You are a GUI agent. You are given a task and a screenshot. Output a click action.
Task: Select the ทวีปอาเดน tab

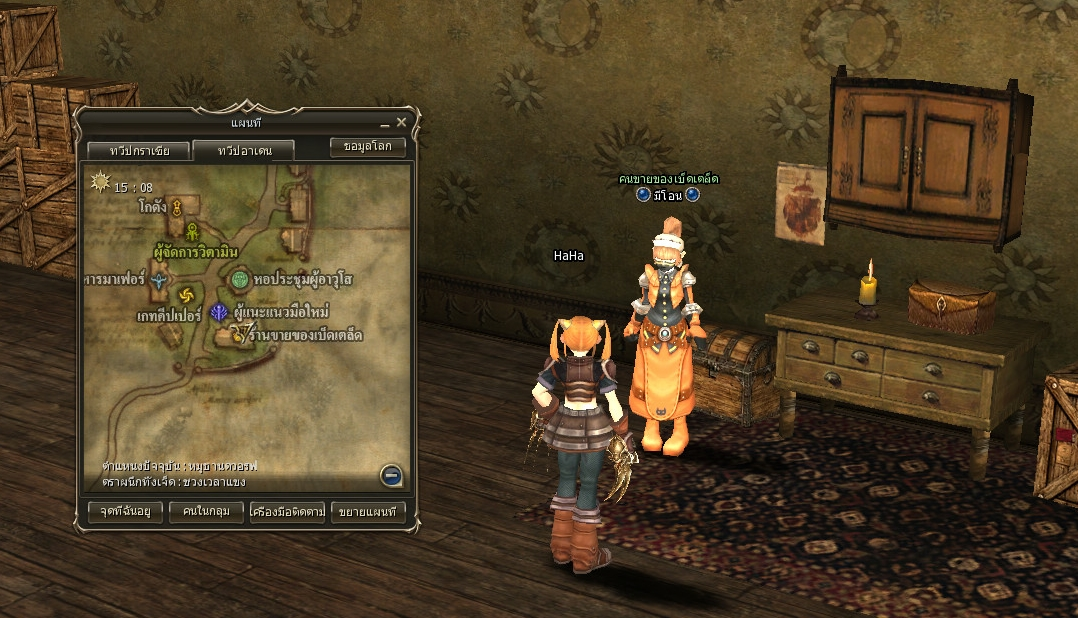[243, 151]
